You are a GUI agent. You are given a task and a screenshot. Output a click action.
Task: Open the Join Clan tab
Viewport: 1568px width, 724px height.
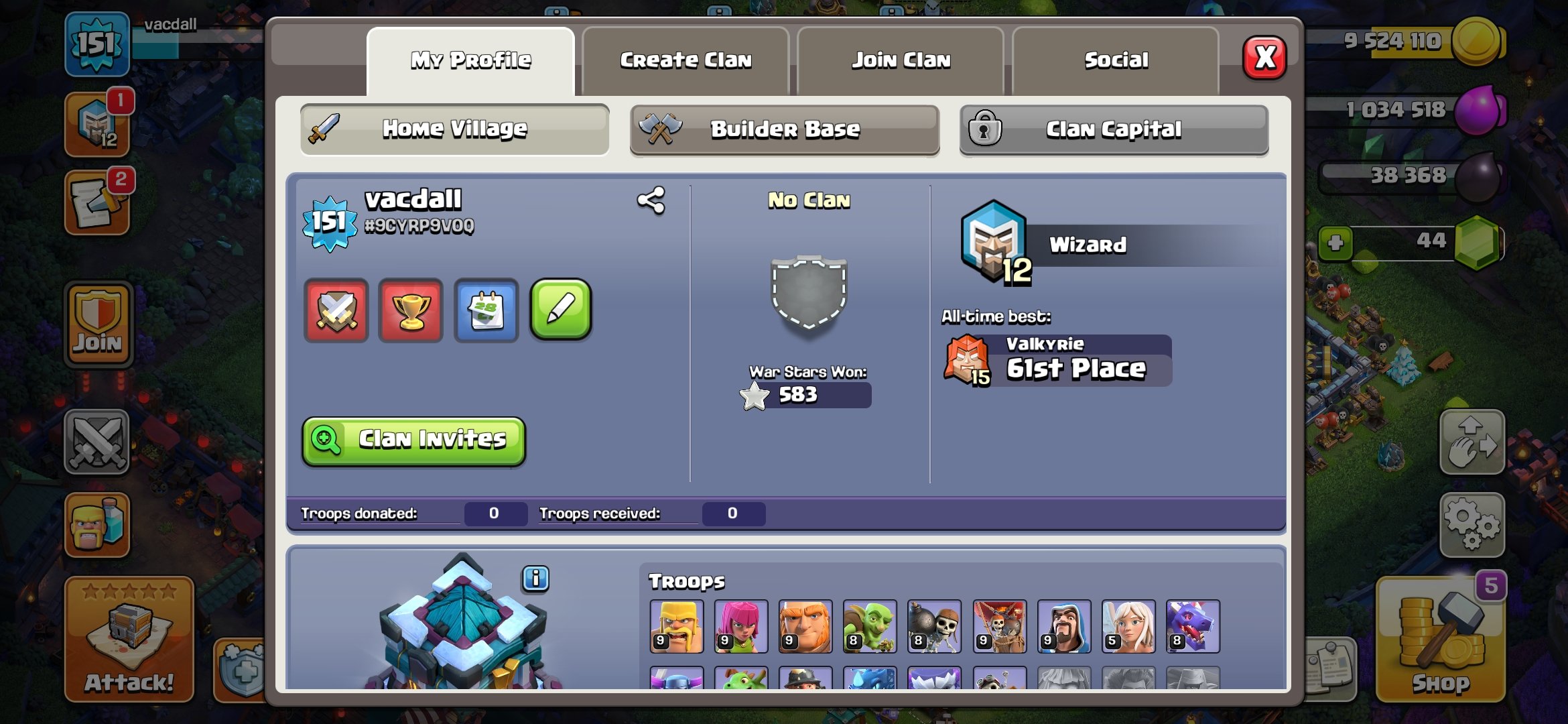(901, 60)
